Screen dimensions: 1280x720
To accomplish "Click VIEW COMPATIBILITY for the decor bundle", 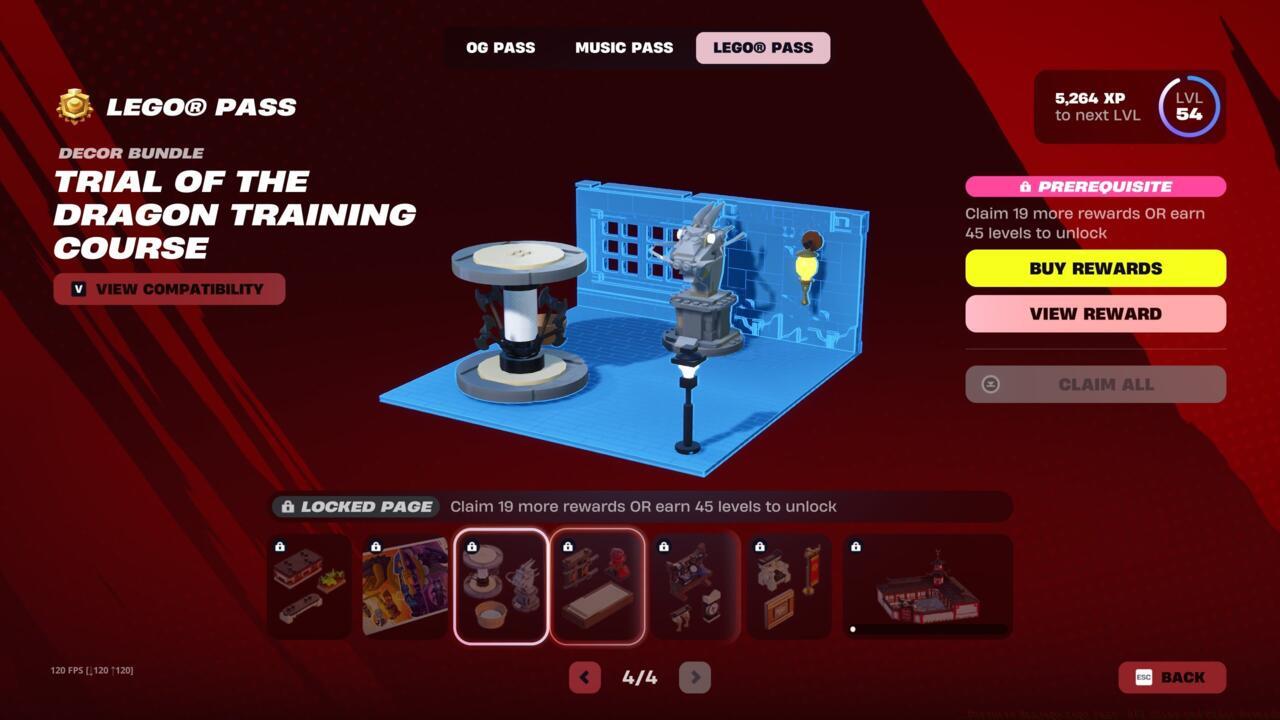I will pyautogui.click(x=169, y=288).
